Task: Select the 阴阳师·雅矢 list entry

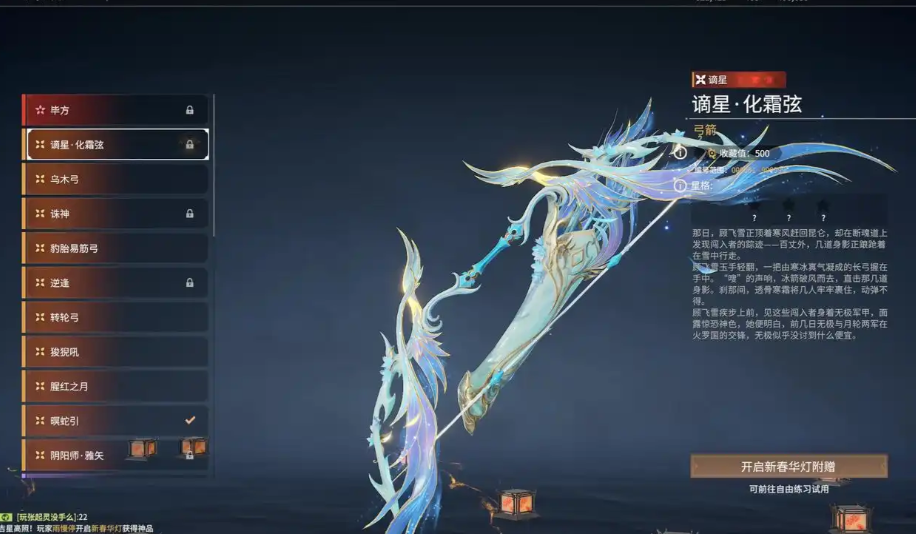Action: (x=115, y=455)
